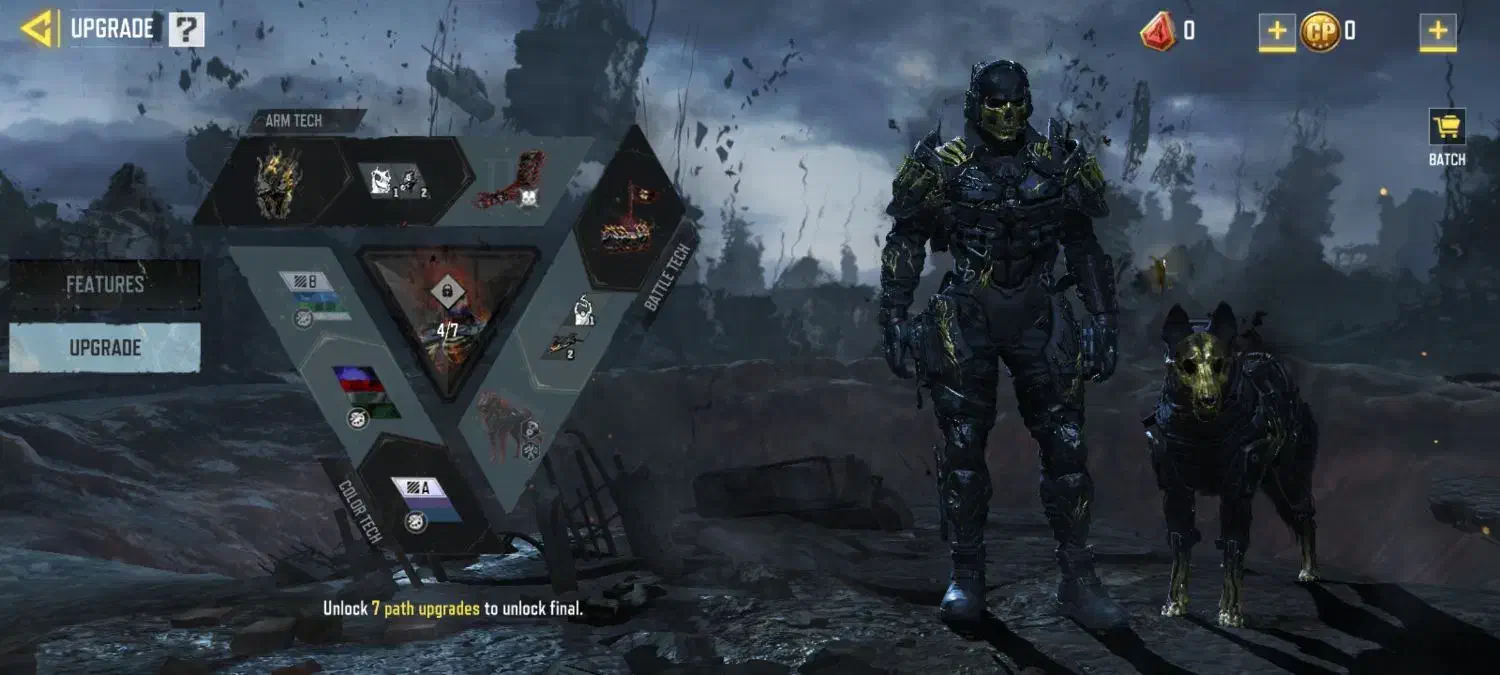Go back using the yellow arrow

pos(36,29)
